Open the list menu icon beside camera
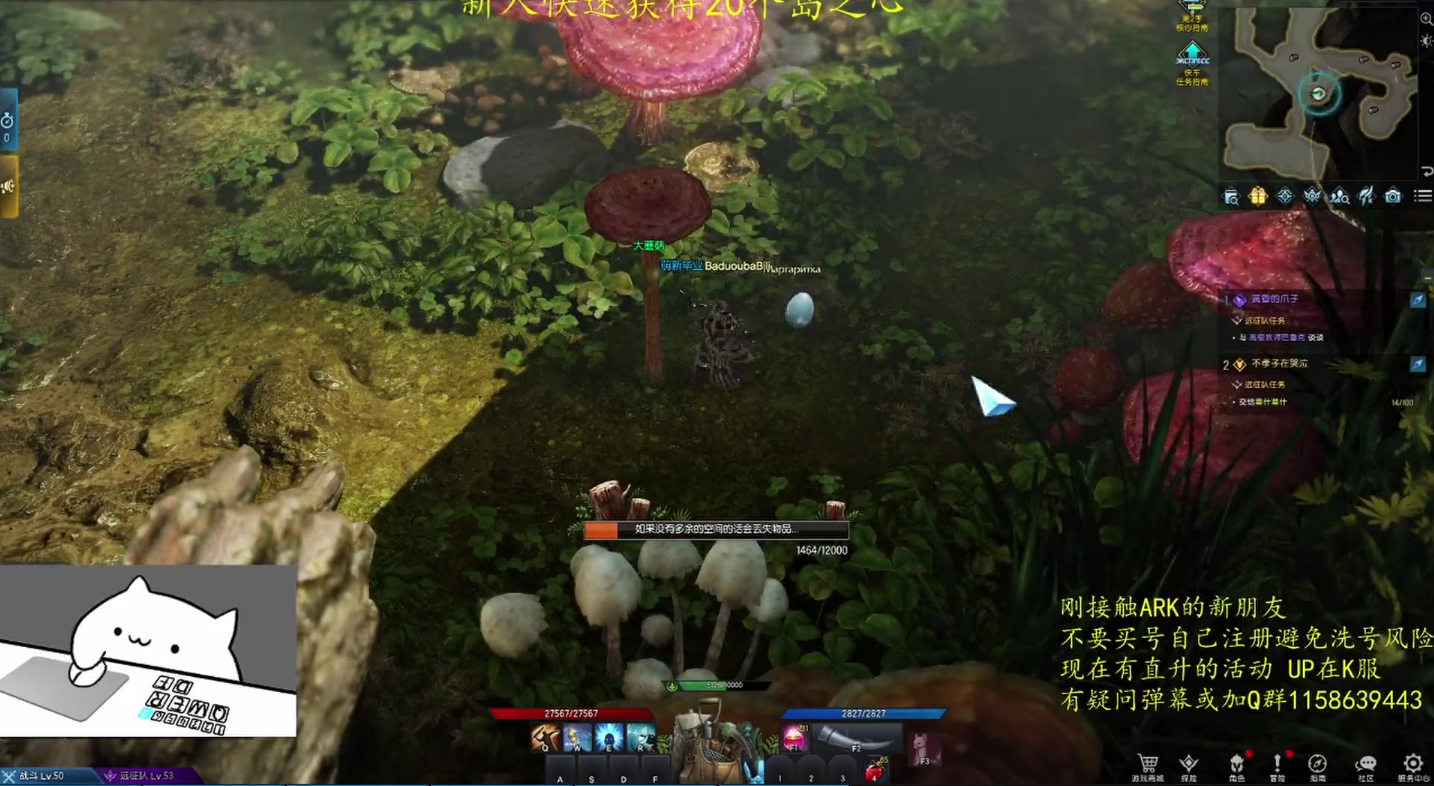This screenshot has width=1434, height=786. [x=1422, y=196]
